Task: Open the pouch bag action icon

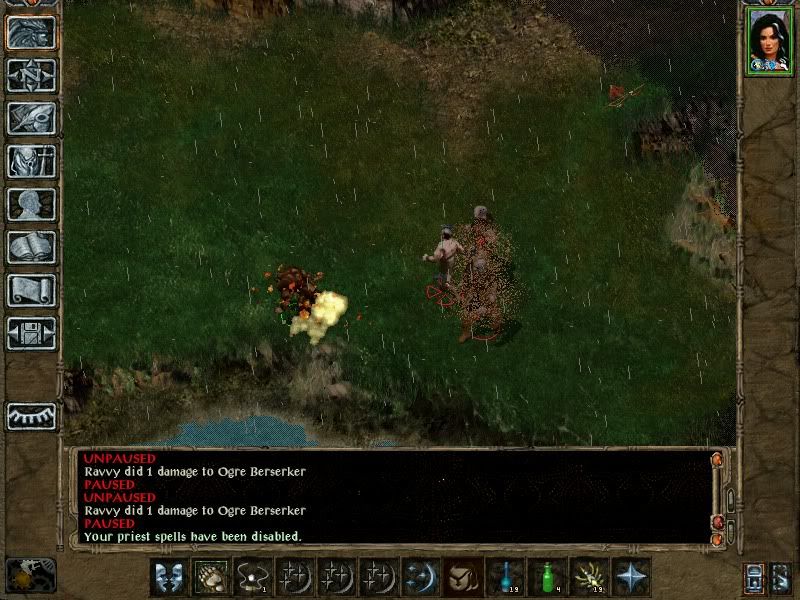Action: 463,577
